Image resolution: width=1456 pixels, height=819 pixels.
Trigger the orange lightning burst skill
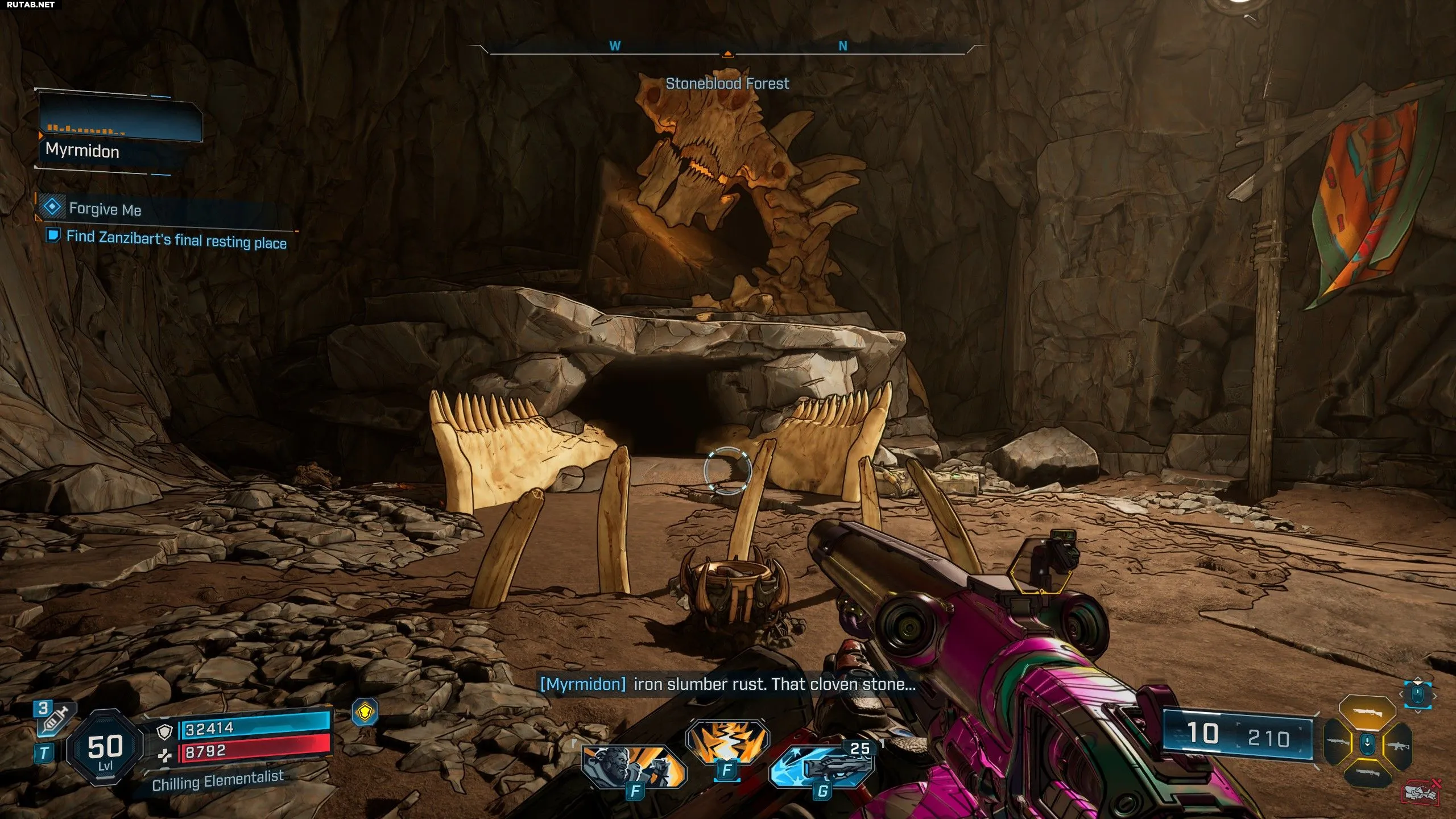click(727, 742)
